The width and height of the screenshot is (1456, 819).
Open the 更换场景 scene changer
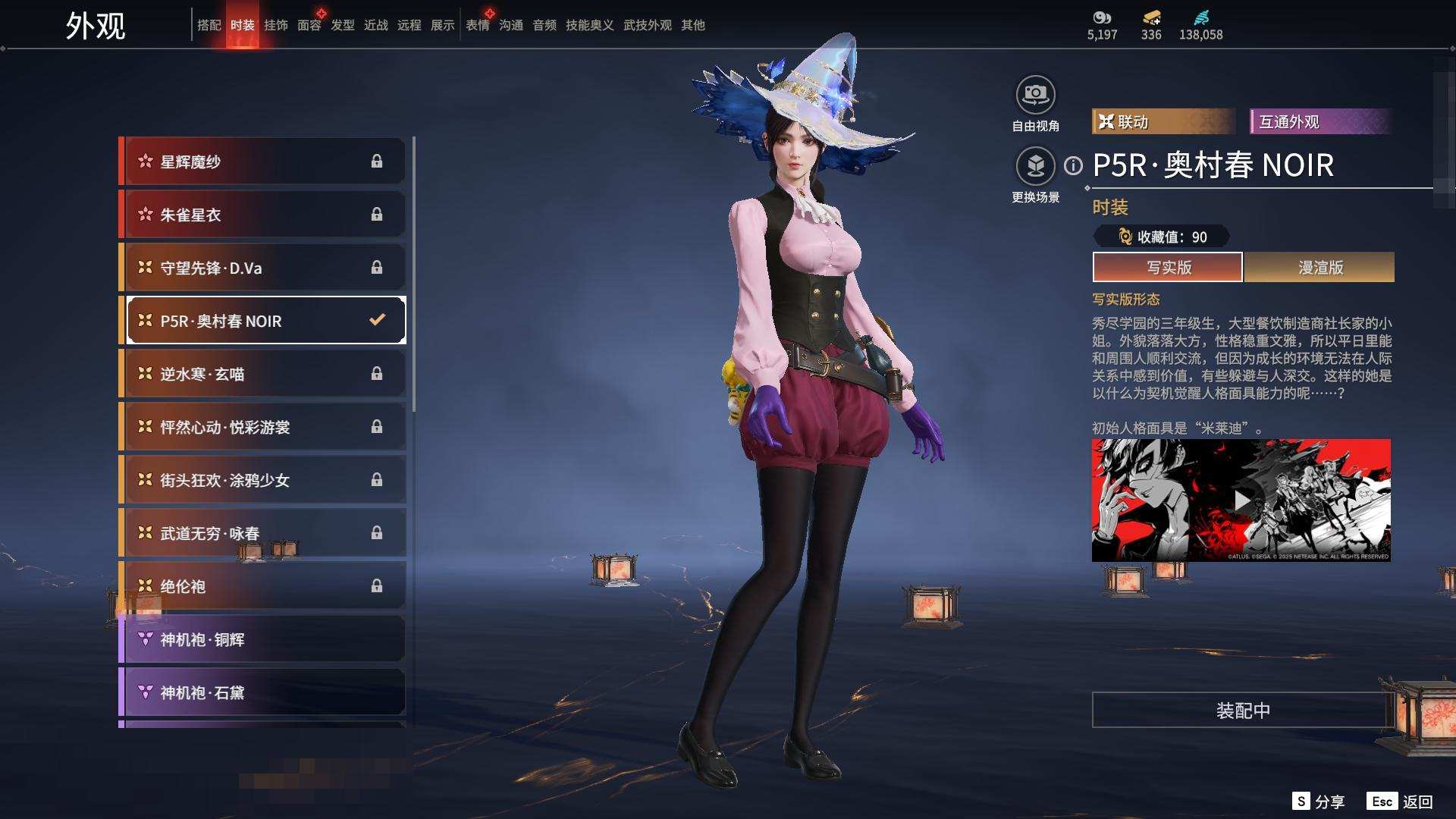pos(1035,166)
